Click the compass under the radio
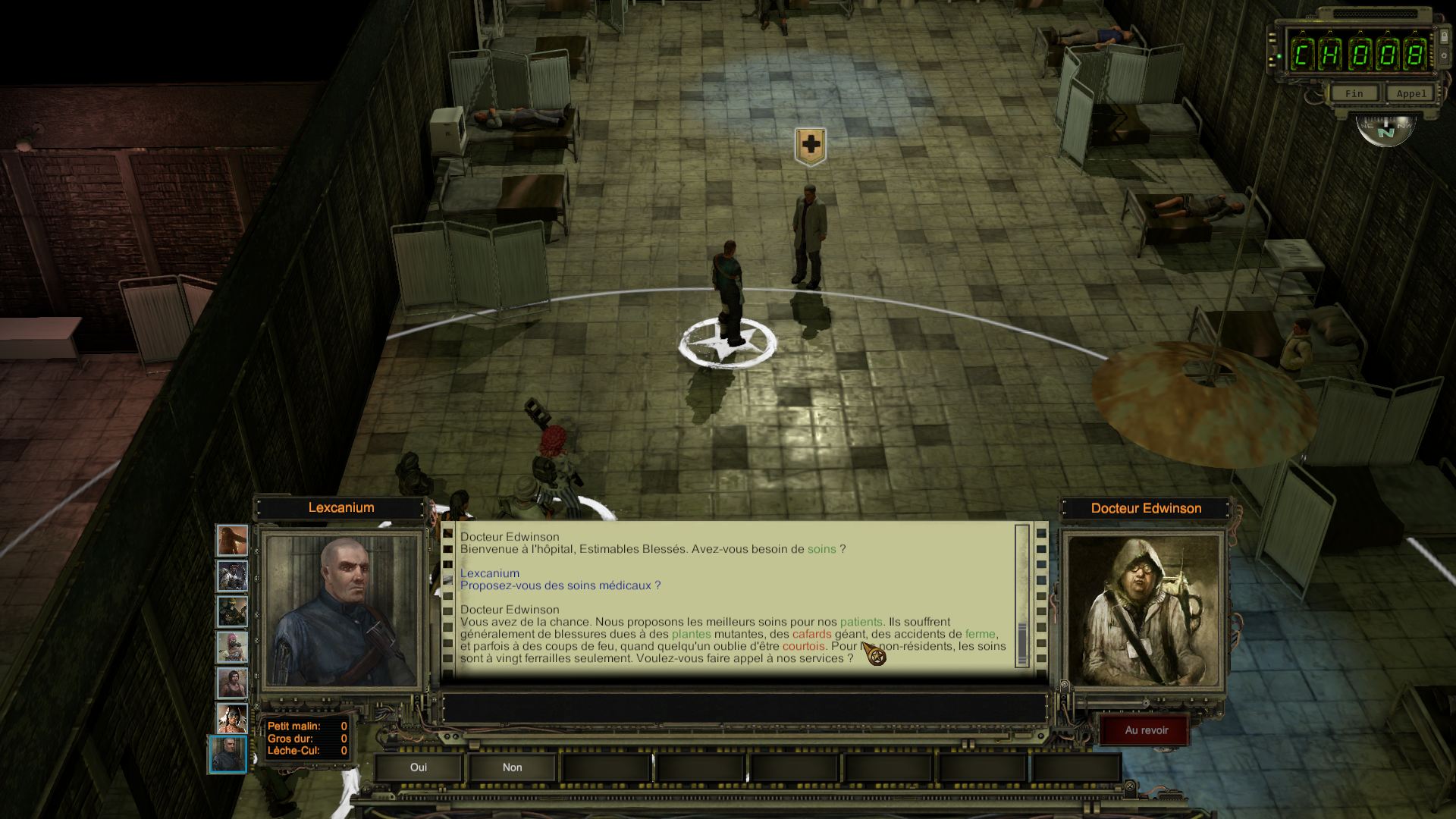The height and width of the screenshot is (819, 1456). [x=1385, y=130]
